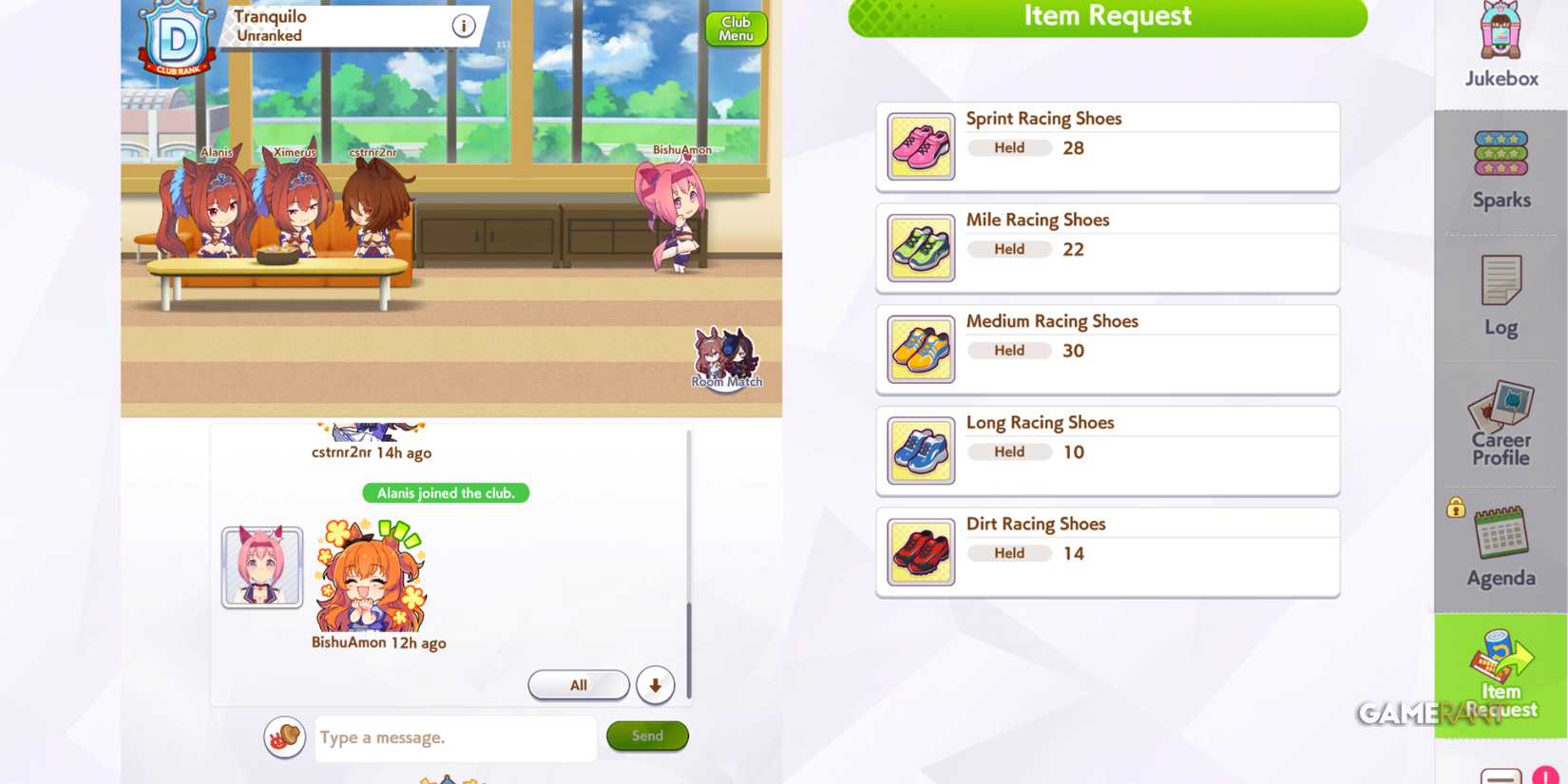Open the Sparks screen
The height and width of the screenshot is (784, 1568).
click(1500, 166)
